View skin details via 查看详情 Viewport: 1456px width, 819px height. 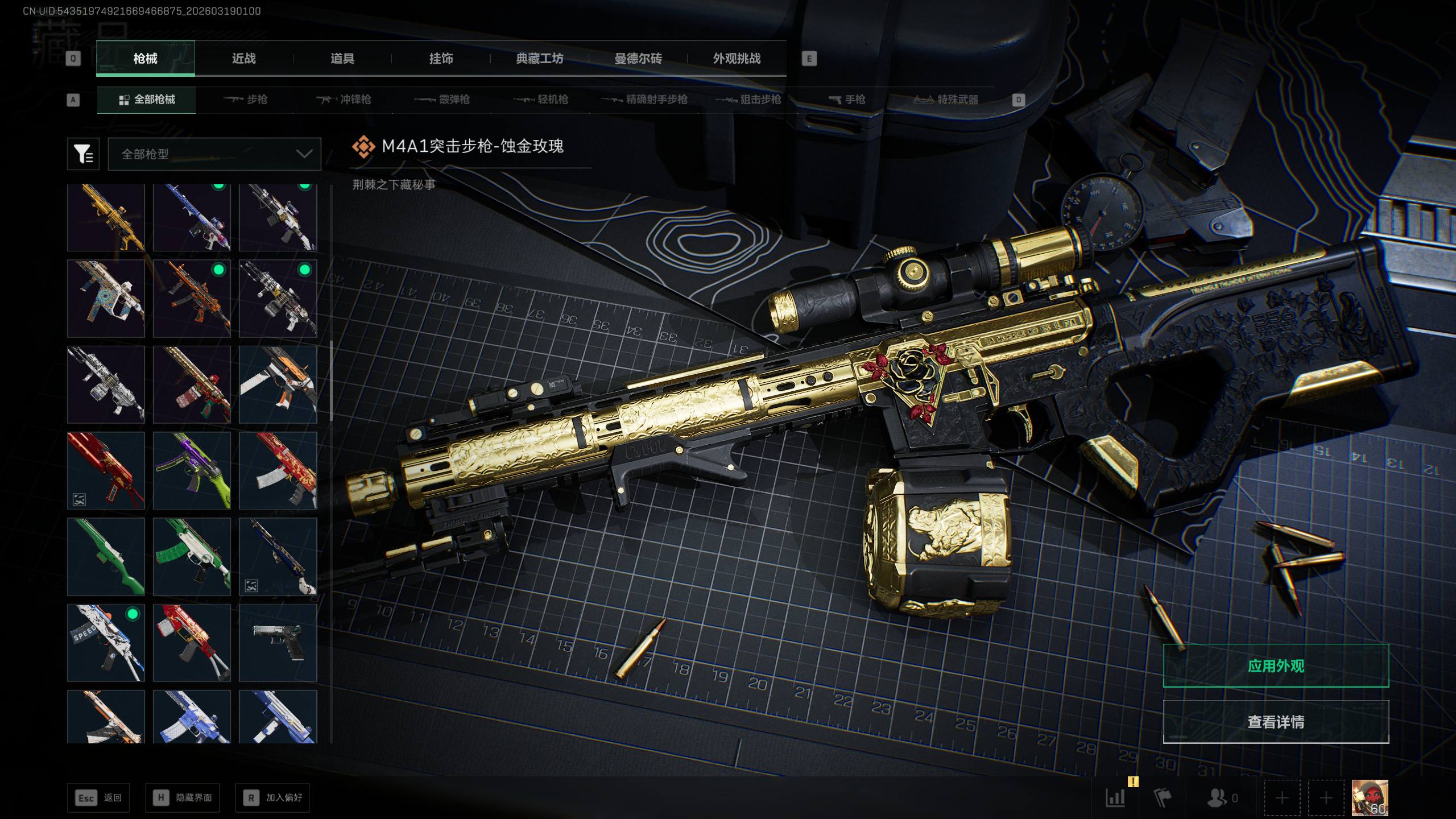pos(1276,722)
